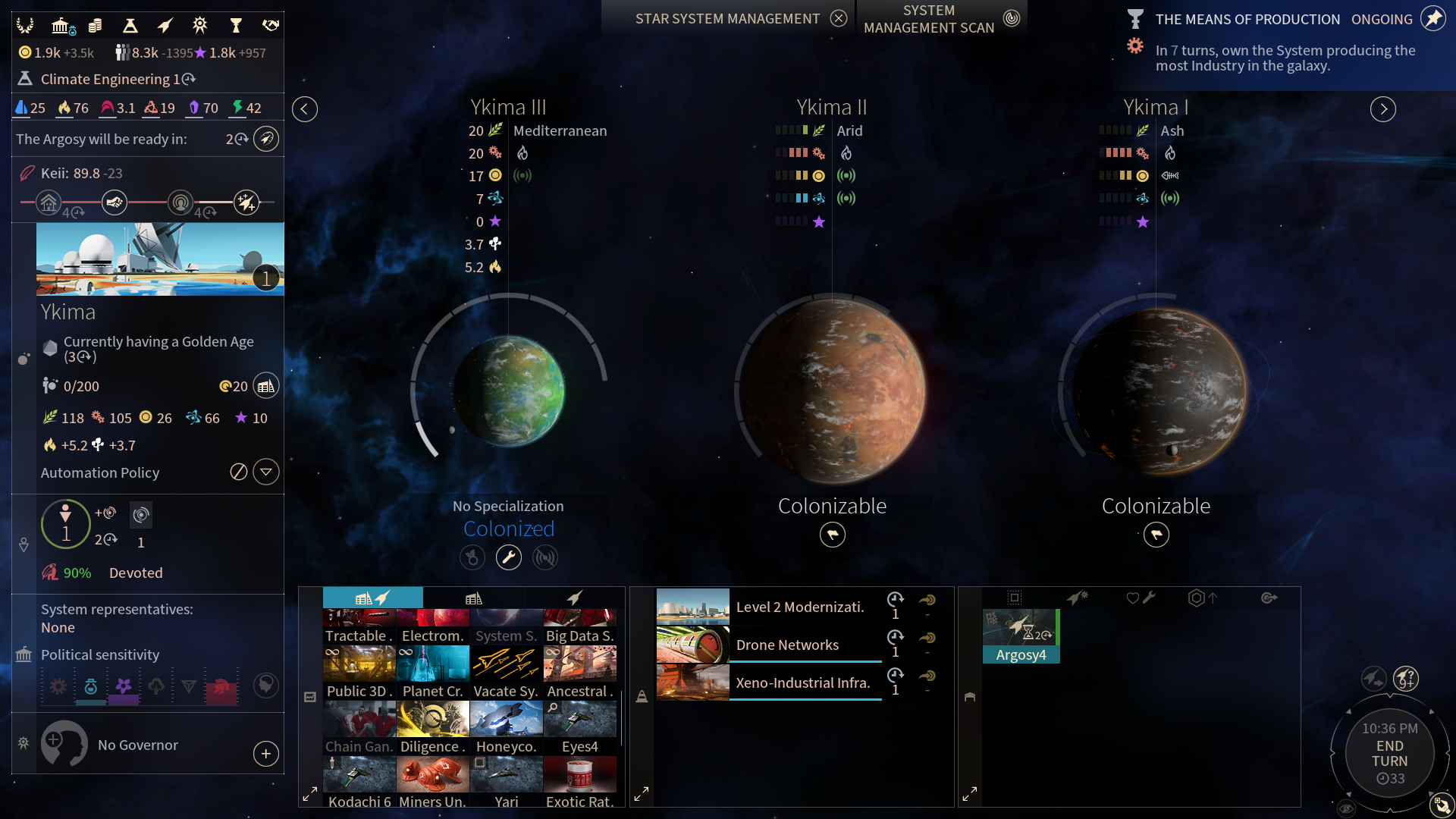1456x819 pixels.
Task: Choose Xeno-Industrial Infra. in the queue
Action: pos(802,682)
